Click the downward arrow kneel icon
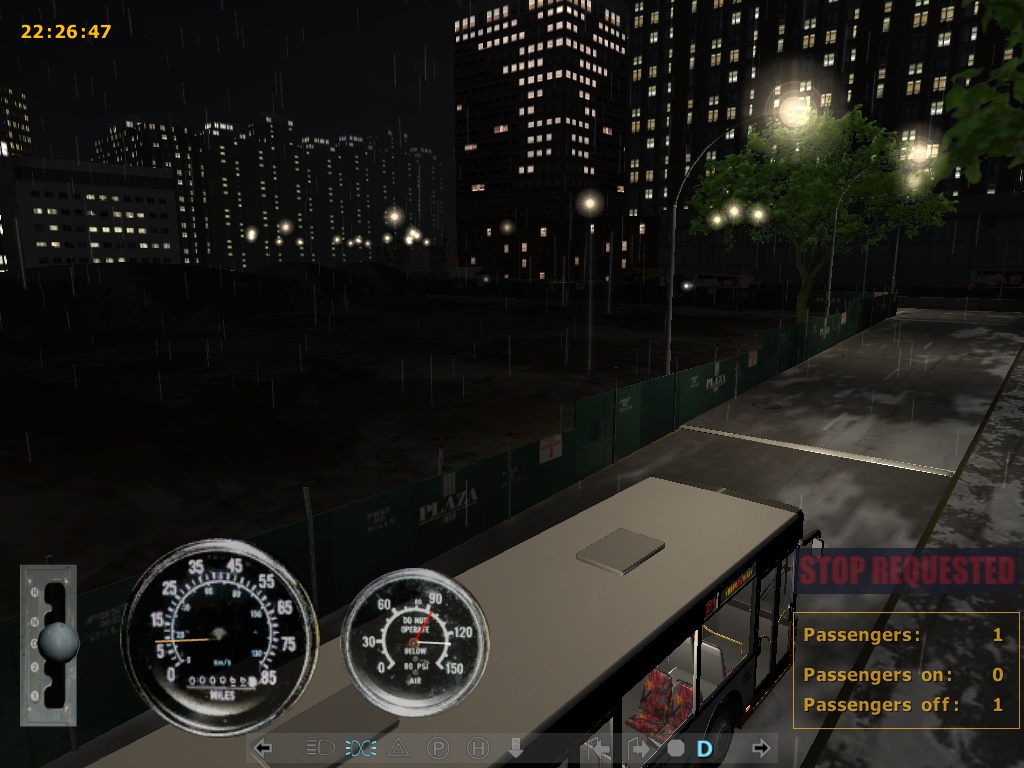1024x768 pixels. [516, 747]
